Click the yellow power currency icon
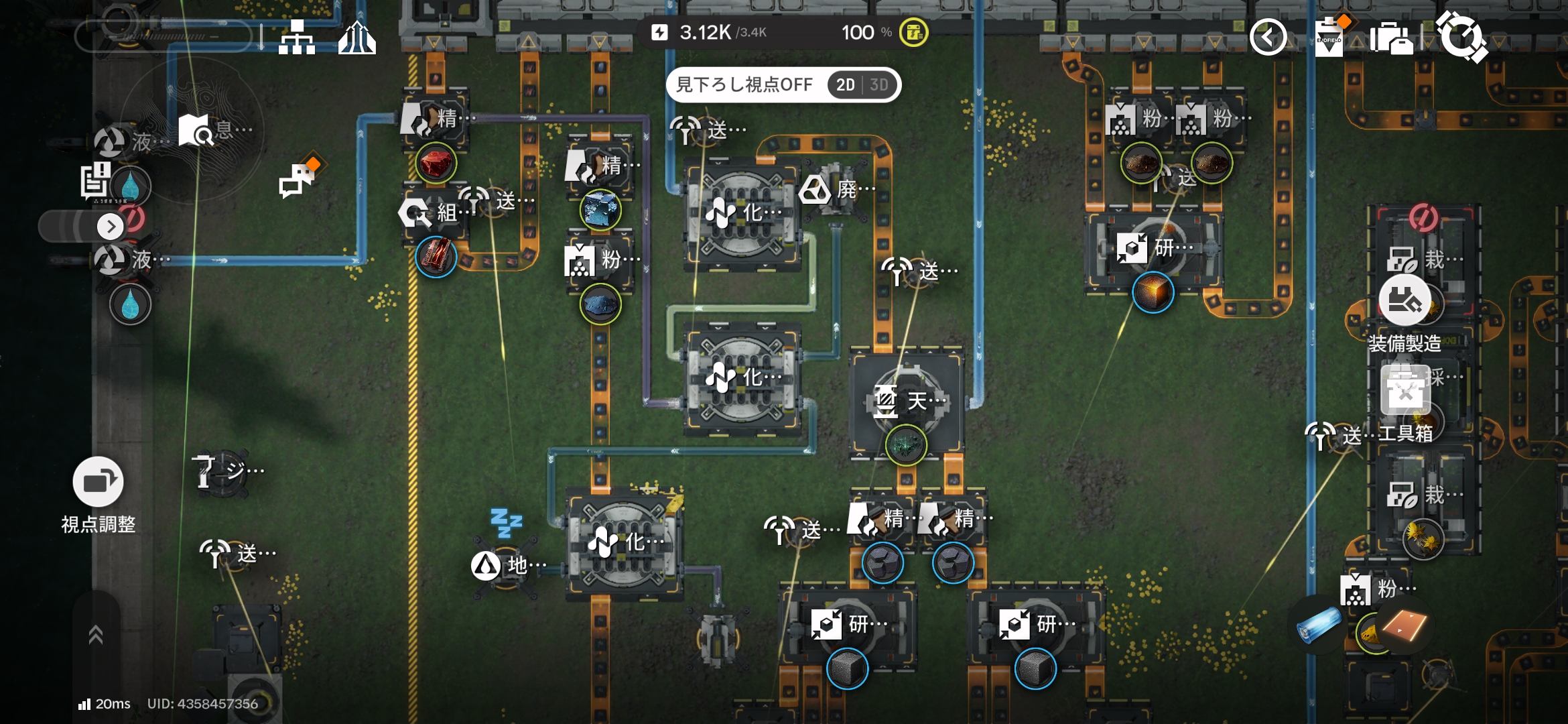The width and height of the screenshot is (1568, 724). tap(913, 32)
